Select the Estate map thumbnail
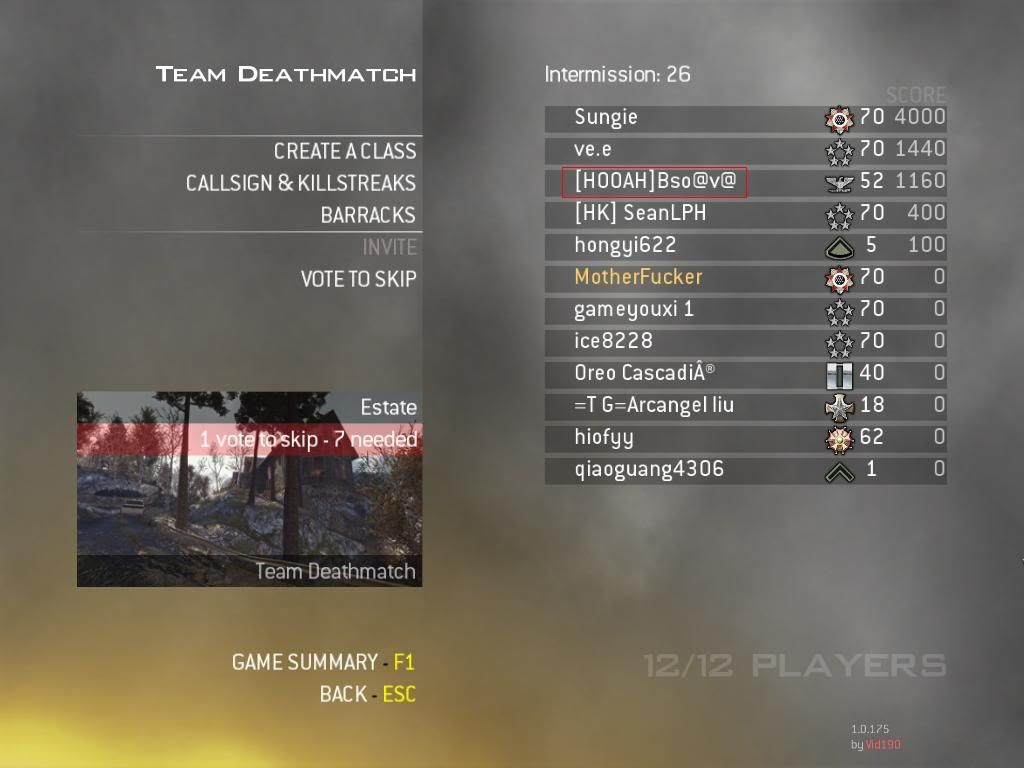The width and height of the screenshot is (1024, 768). tap(249, 488)
